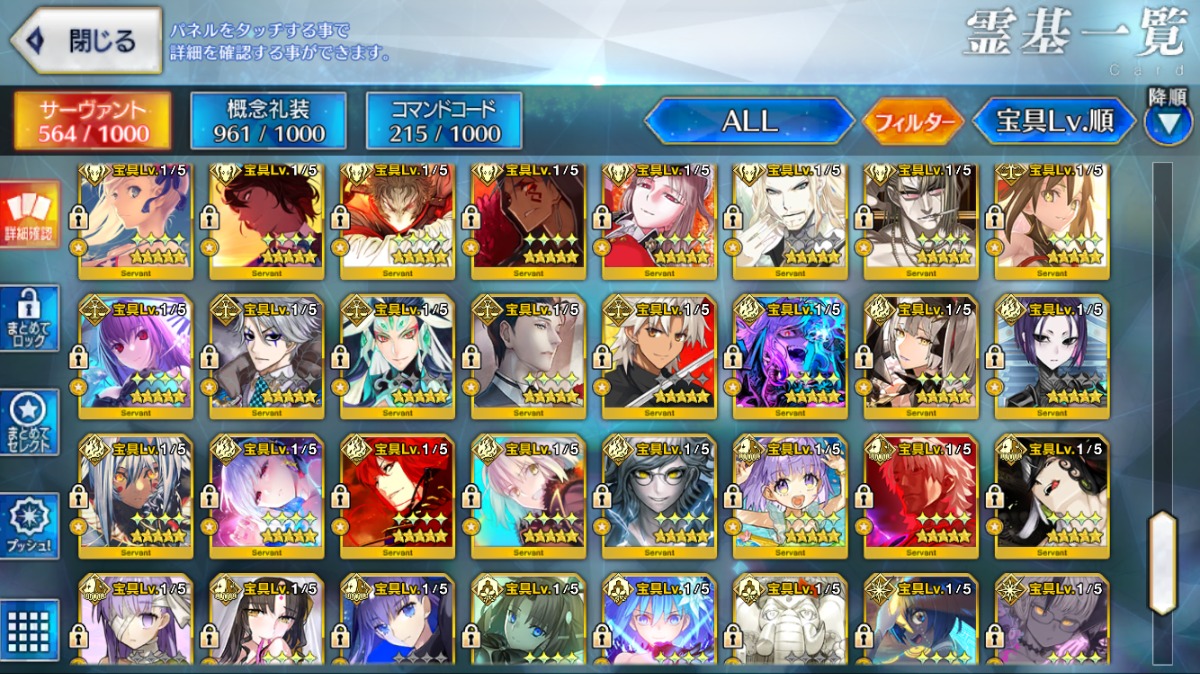This screenshot has height=674, width=1200.
Task: Click the scrollbar handle on the right edge
Action: [1162, 562]
